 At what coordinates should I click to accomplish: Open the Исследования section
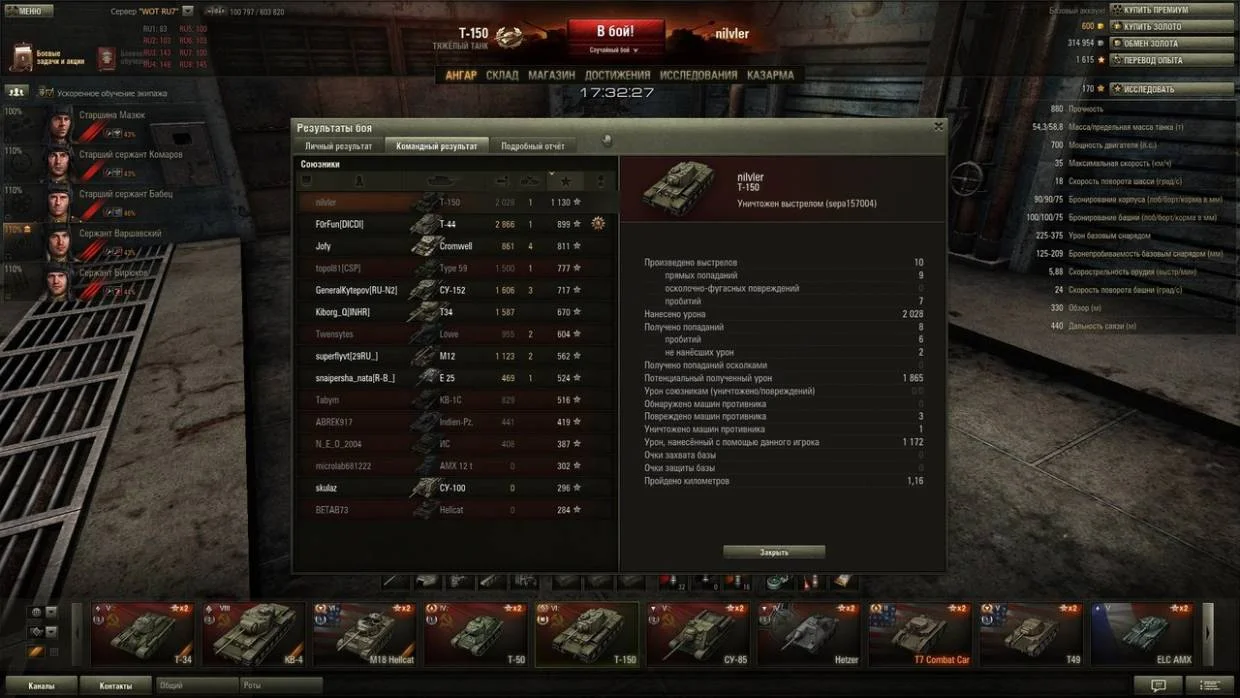699,75
